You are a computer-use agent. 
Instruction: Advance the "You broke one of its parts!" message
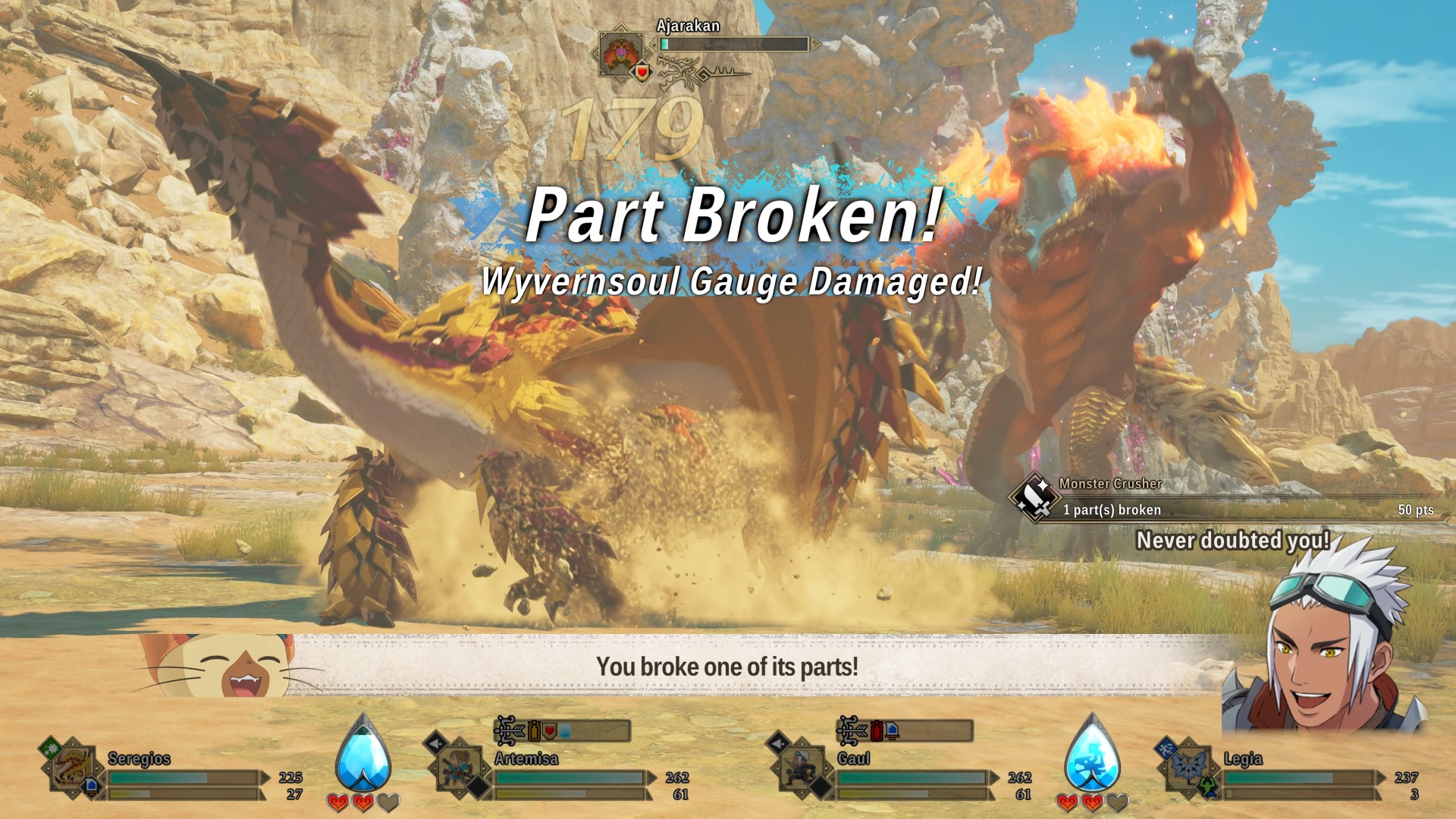point(726,667)
